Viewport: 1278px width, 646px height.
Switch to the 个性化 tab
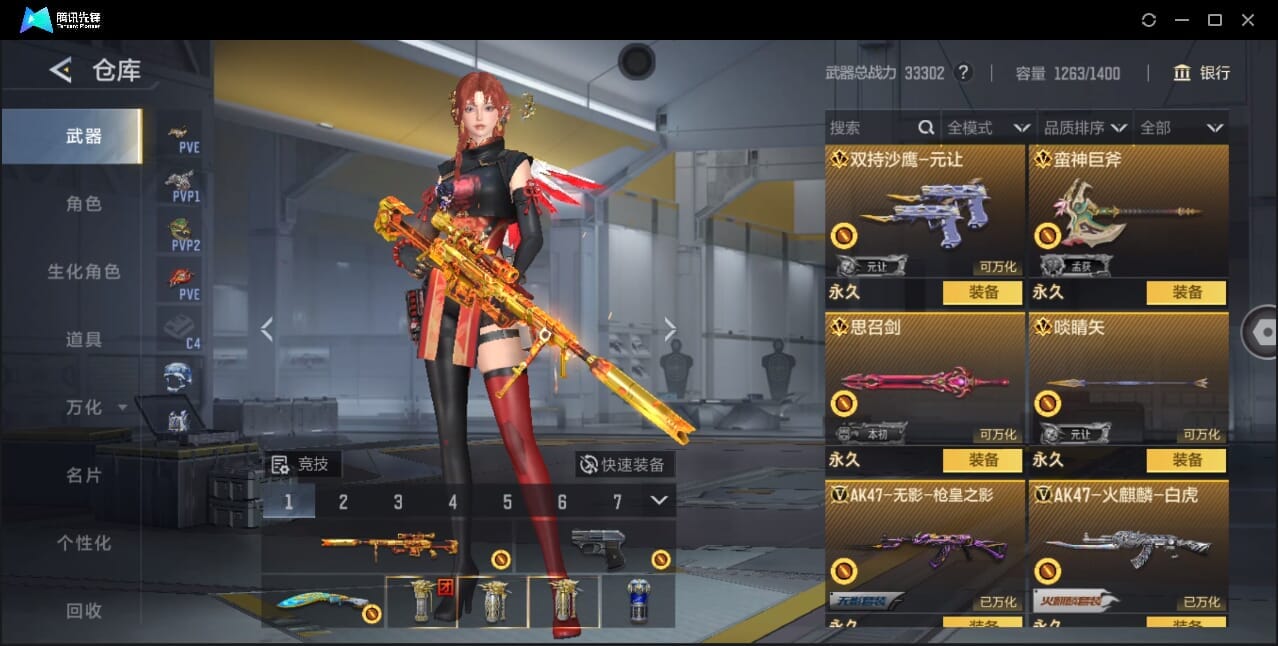click(84, 543)
